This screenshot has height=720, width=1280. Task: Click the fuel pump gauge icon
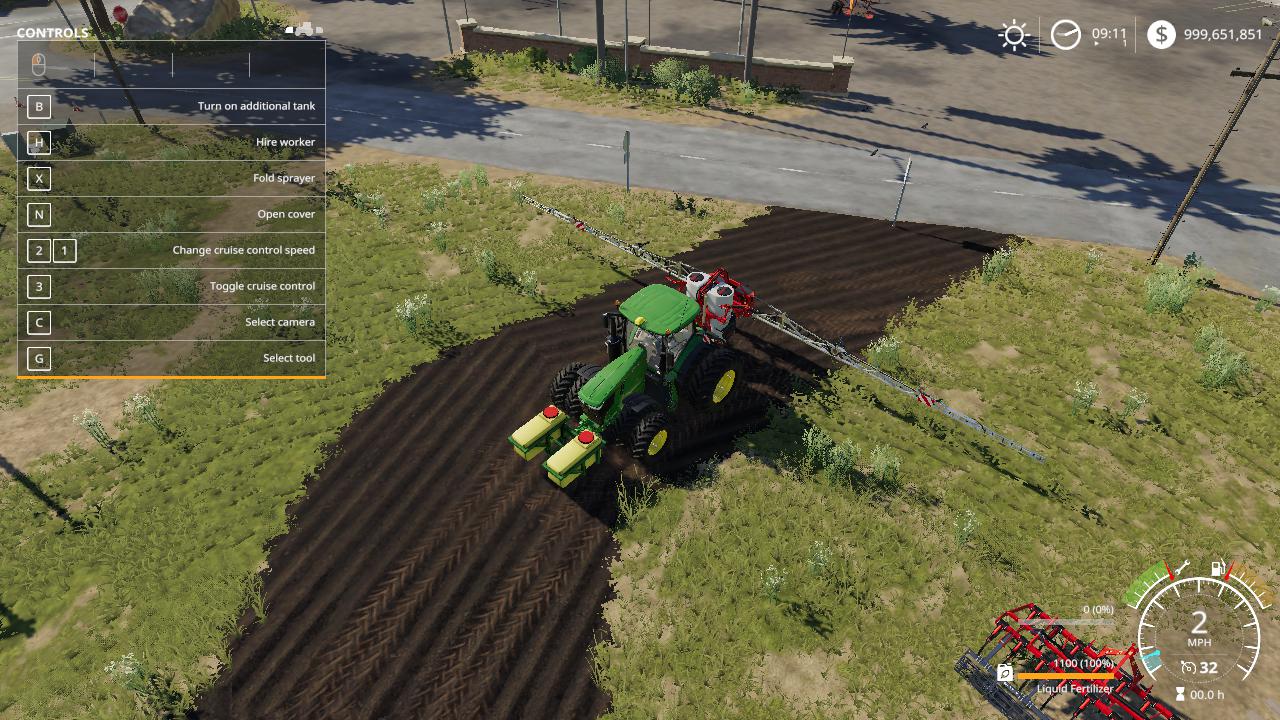tap(1218, 569)
